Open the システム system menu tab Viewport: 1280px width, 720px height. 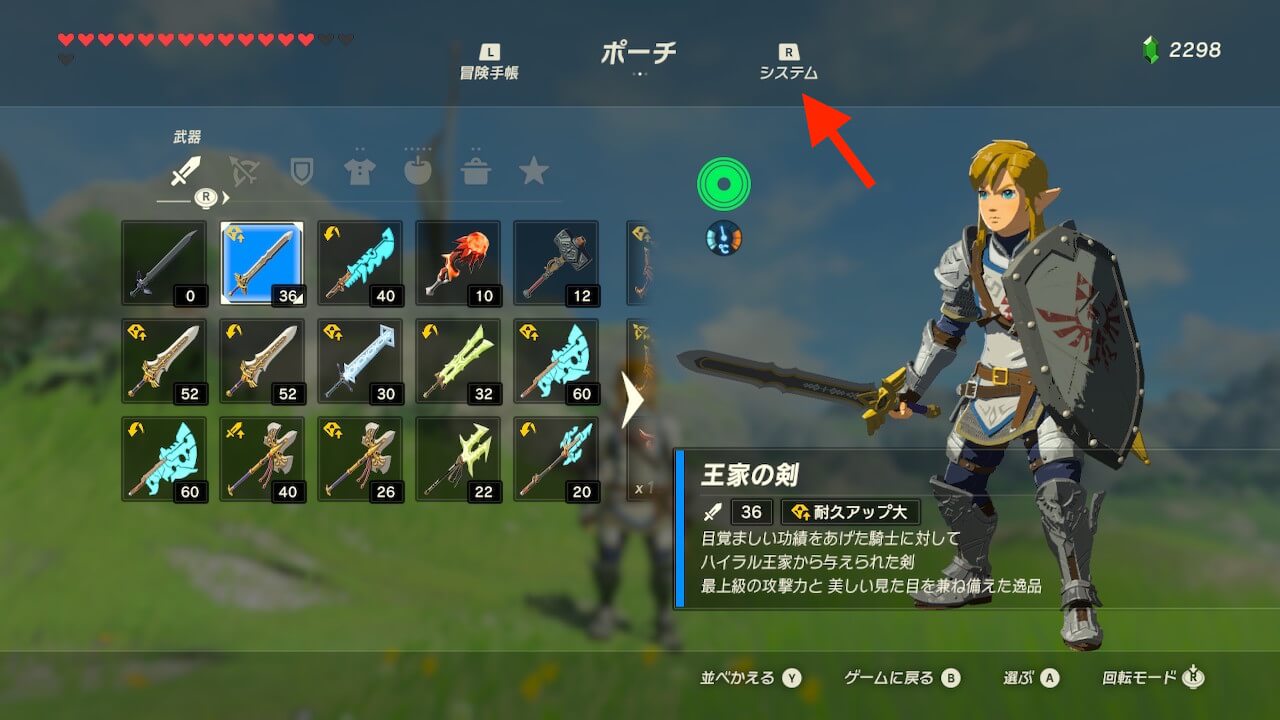(788, 62)
